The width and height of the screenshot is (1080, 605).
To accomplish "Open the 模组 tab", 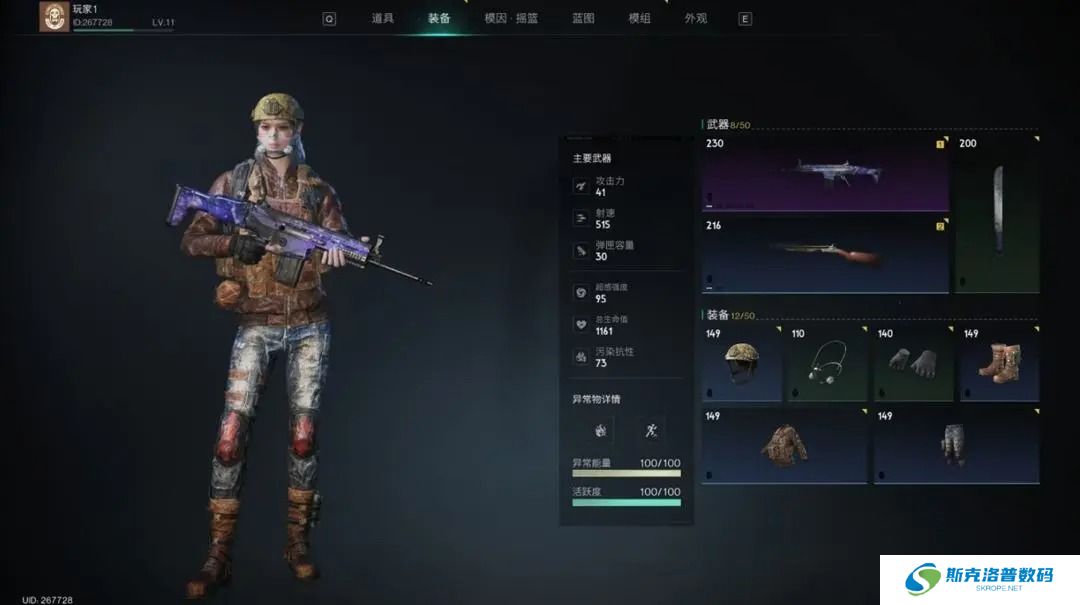I will [x=639, y=18].
